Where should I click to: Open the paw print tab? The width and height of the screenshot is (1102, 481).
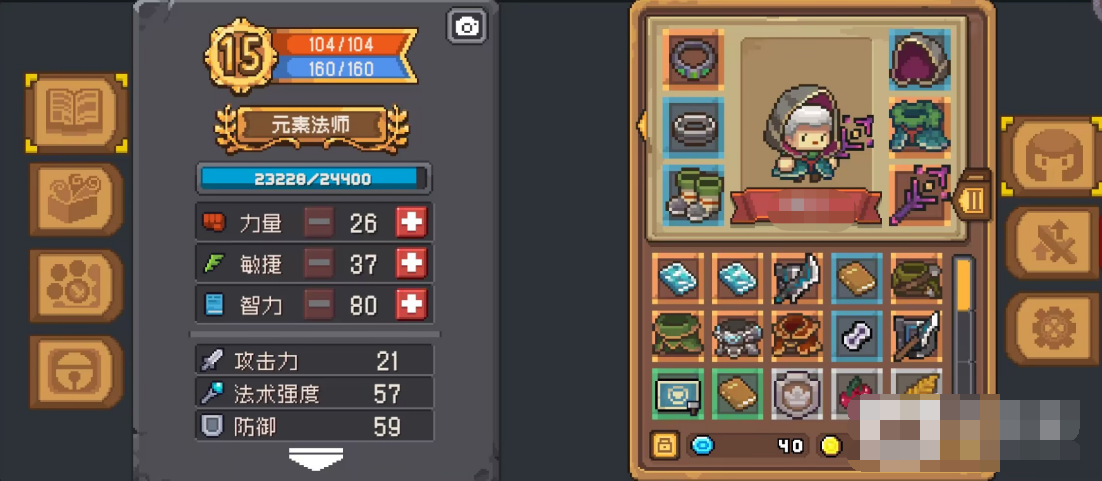coord(76,285)
